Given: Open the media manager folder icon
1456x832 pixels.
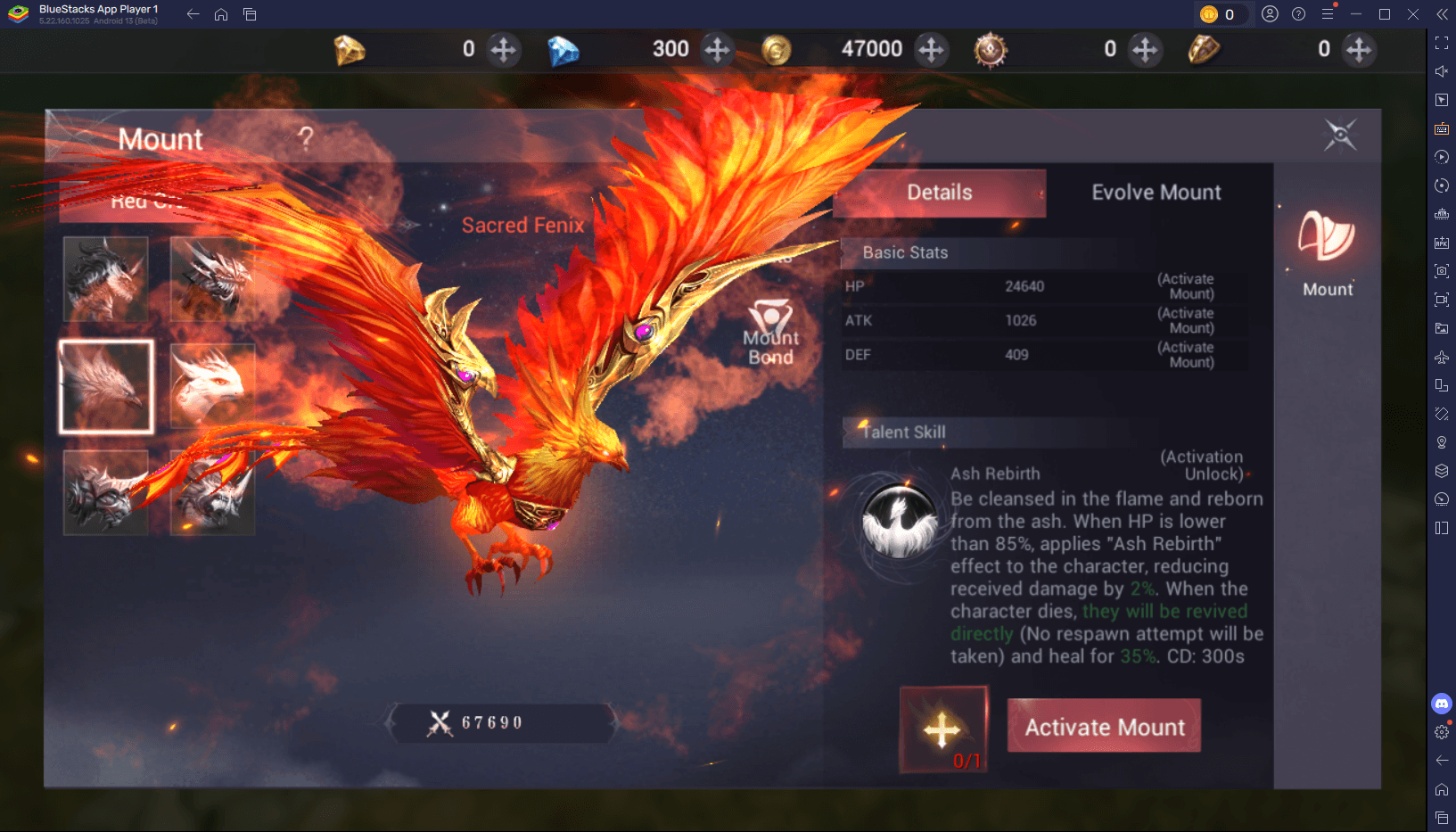Looking at the screenshot, I should coord(1441,327).
